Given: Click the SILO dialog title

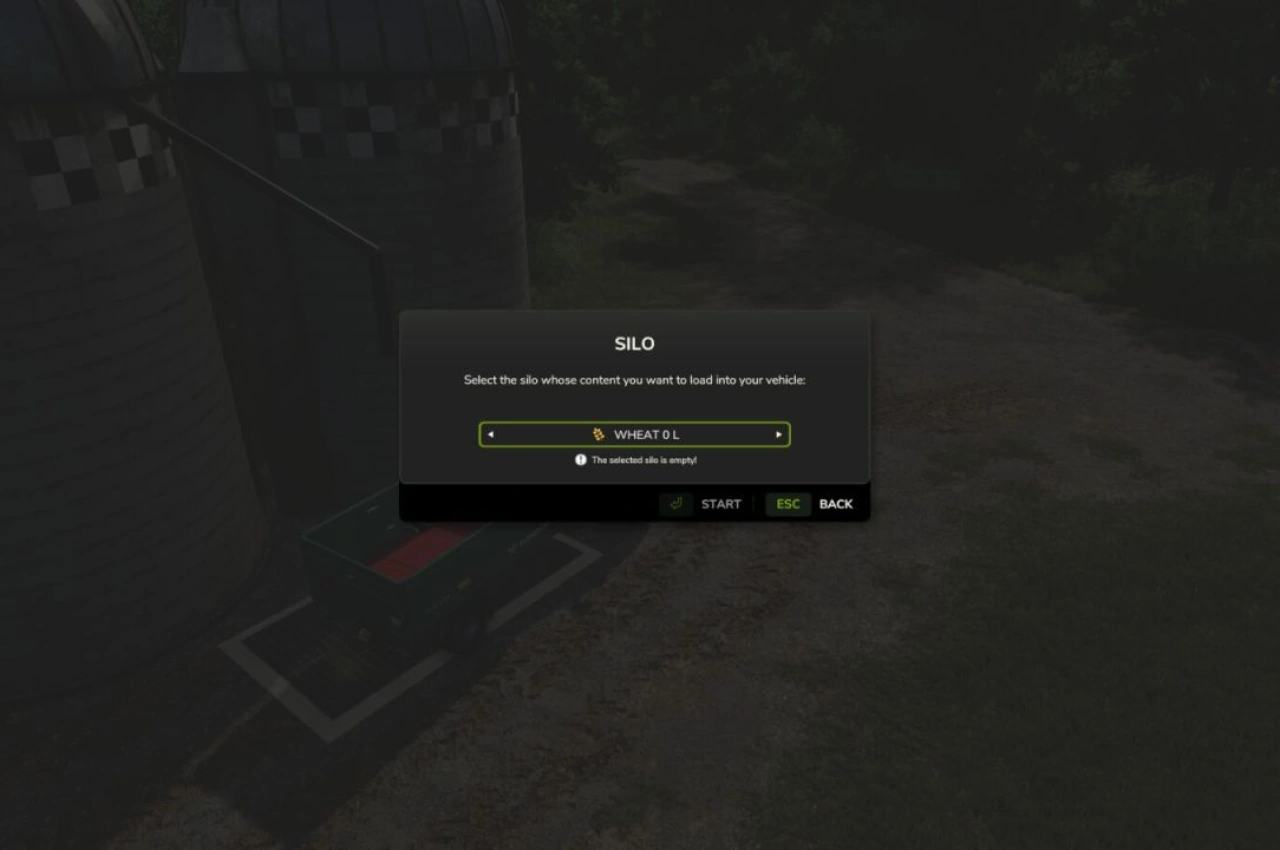Looking at the screenshot, I should [634, 343].
